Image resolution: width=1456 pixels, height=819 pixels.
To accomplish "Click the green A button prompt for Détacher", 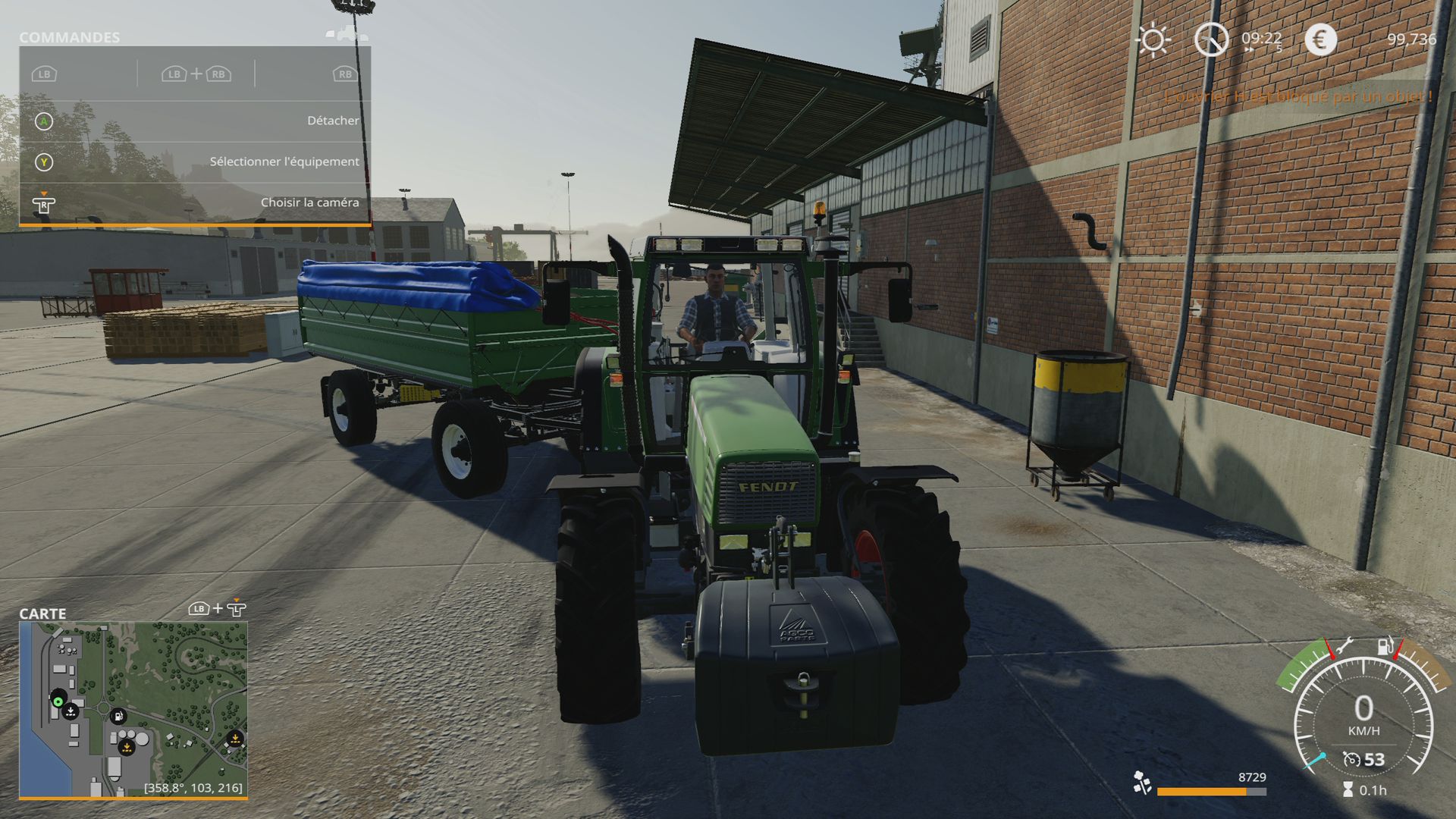I will point(45,120).
